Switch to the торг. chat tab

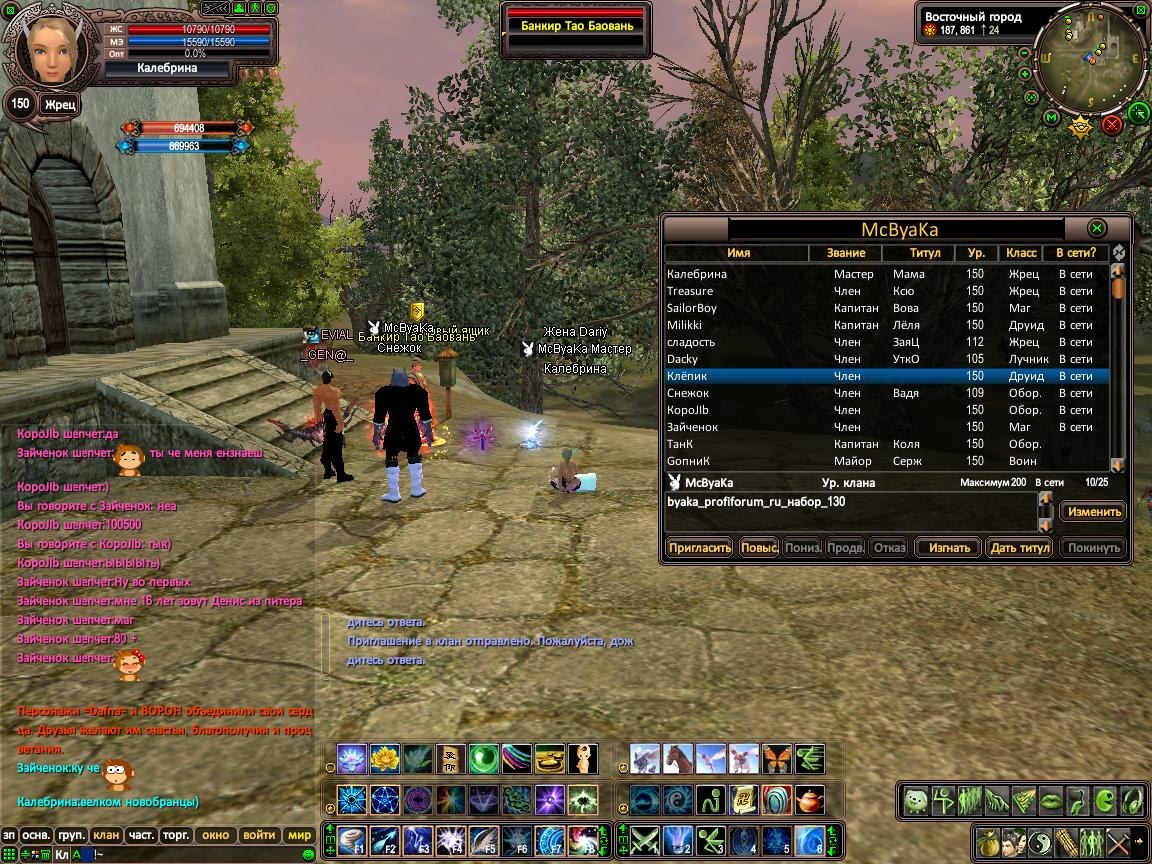pos(176,835)
